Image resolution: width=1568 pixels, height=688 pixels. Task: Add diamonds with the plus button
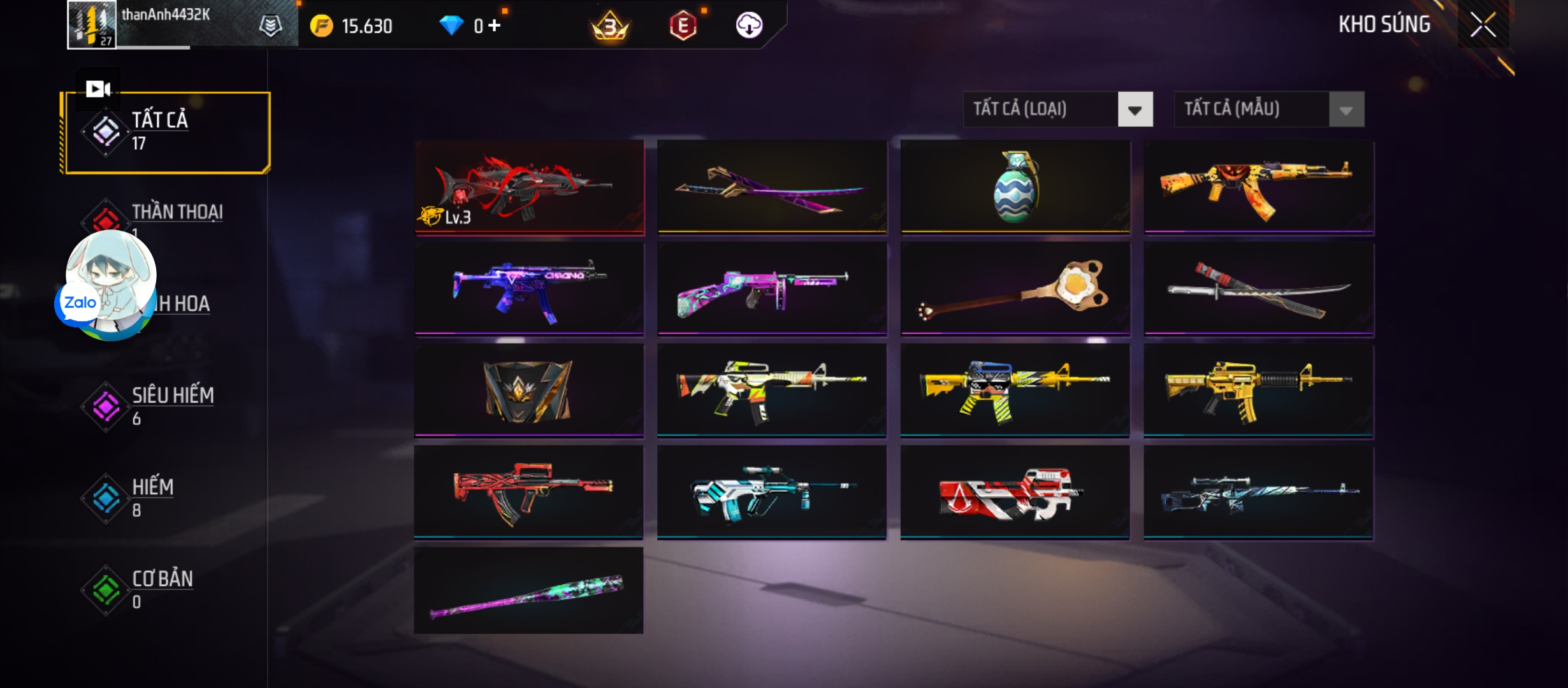(495, 25)
